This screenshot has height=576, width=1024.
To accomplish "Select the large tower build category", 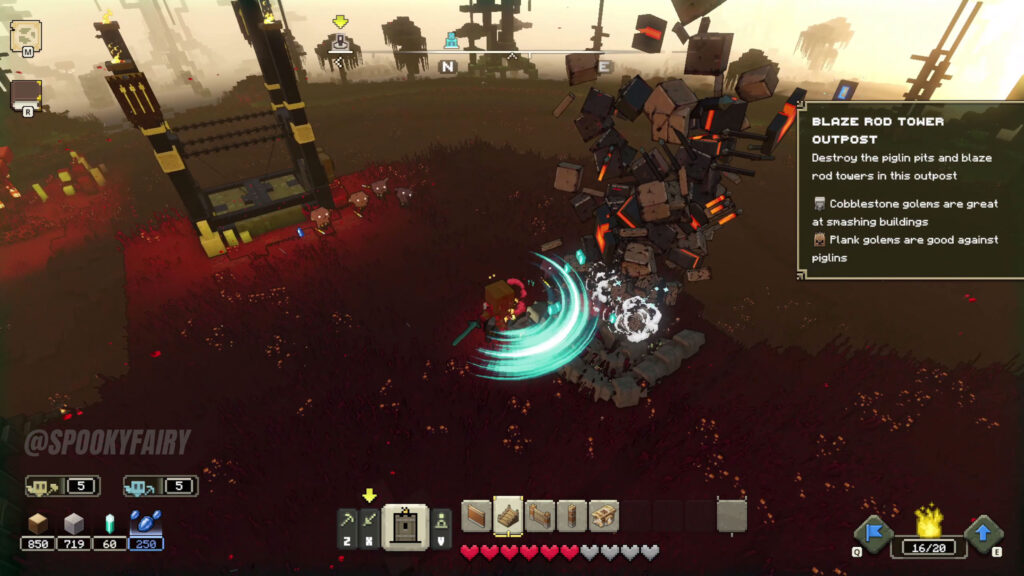I will (406, 525).
